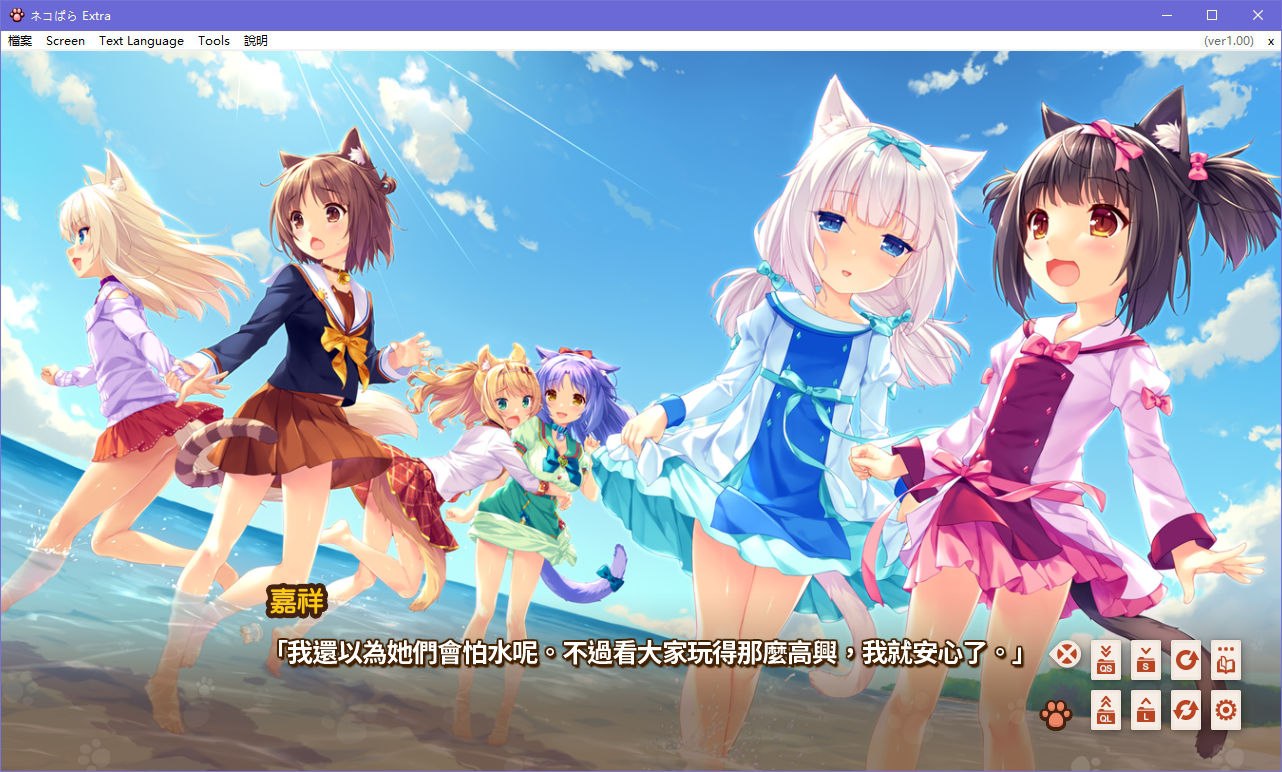Select the Save (S) folder icon
Viewport: 1282px width, 772px height.
click(1145, 660)
